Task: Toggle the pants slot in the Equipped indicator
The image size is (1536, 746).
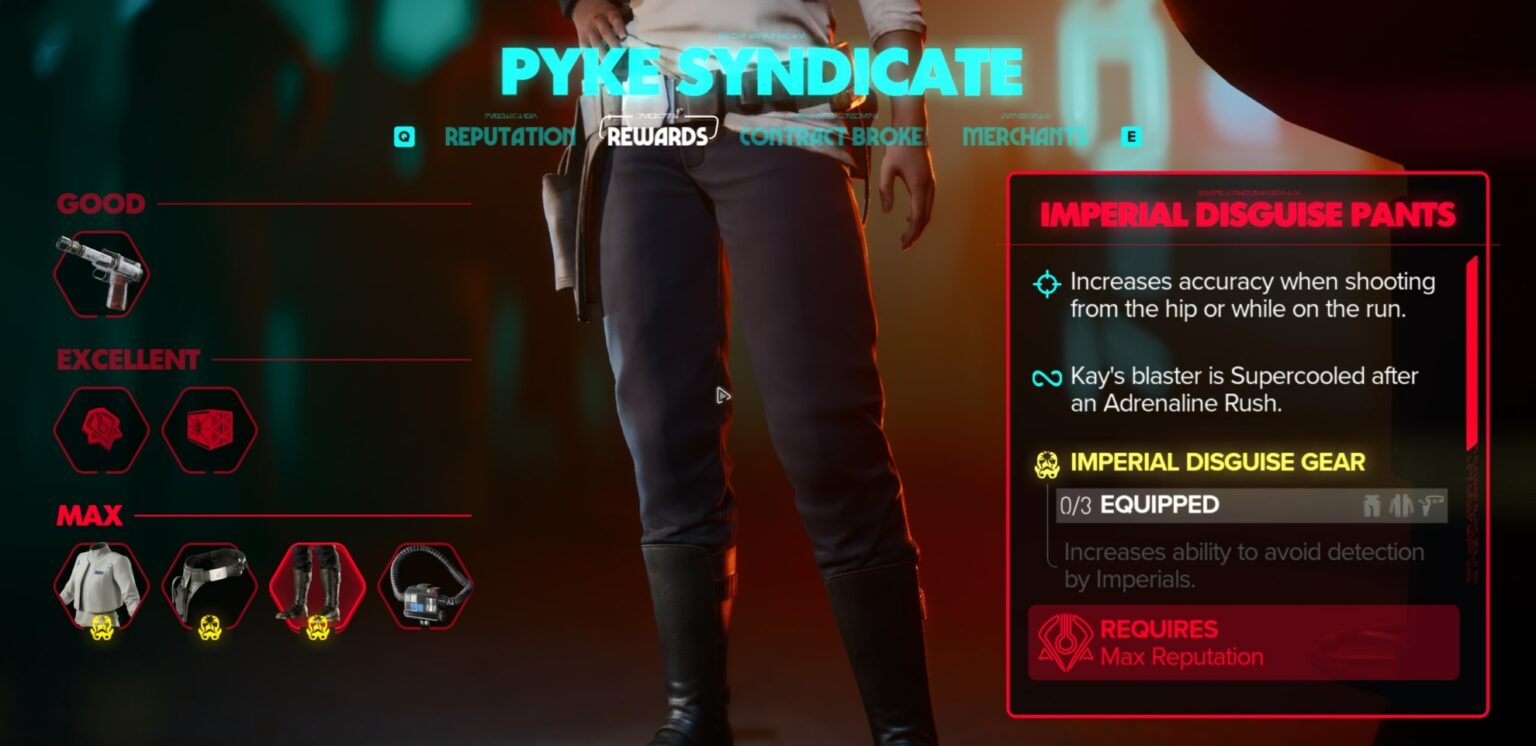Action: point(1372,506)
